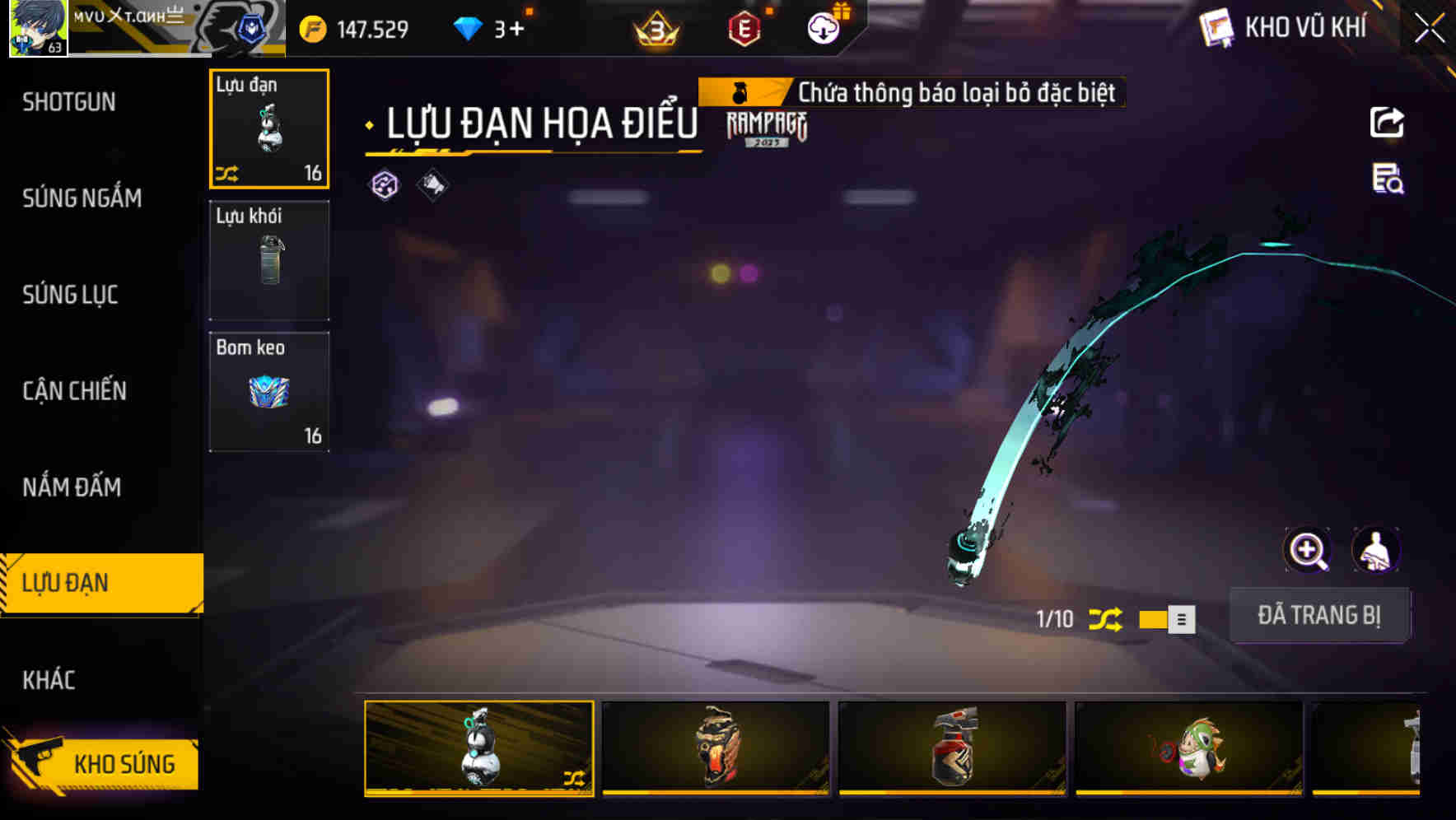Screen dimensions: 1456x820
Task: Select the Bom keo inventory thumbnail
Action: coord(269,391)
